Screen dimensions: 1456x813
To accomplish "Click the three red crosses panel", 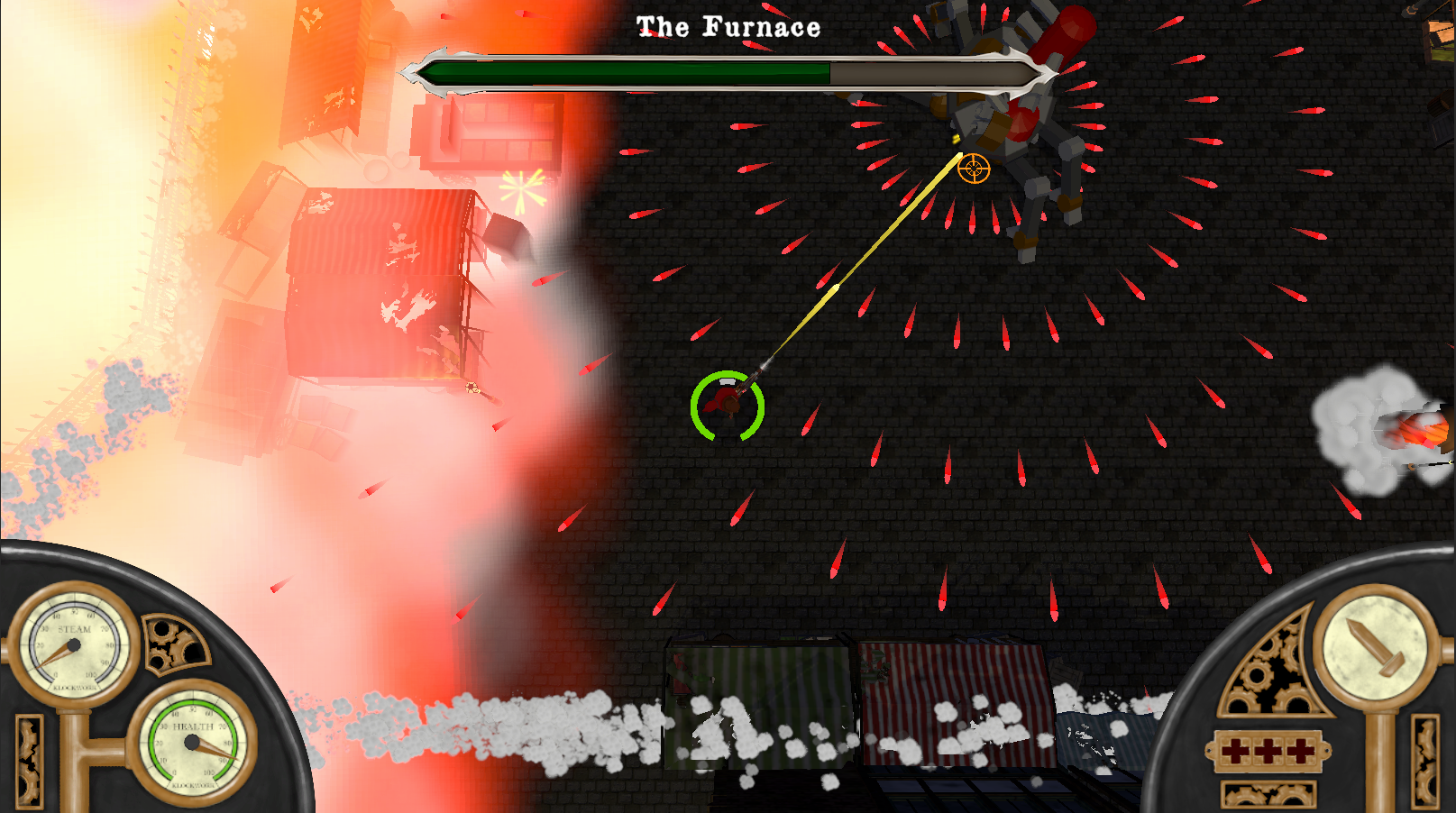I will click(x=1268, y=751).
